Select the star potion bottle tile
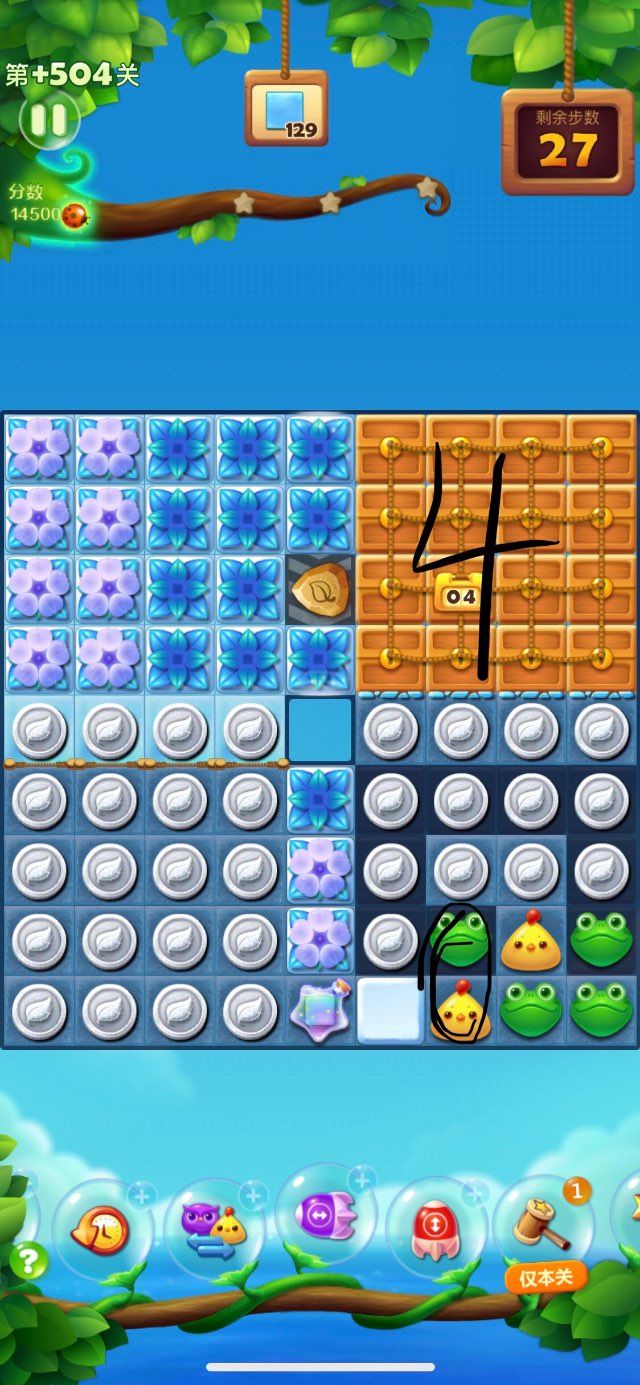Viewport: 640px width, 1385px height. coord(320,1011)
